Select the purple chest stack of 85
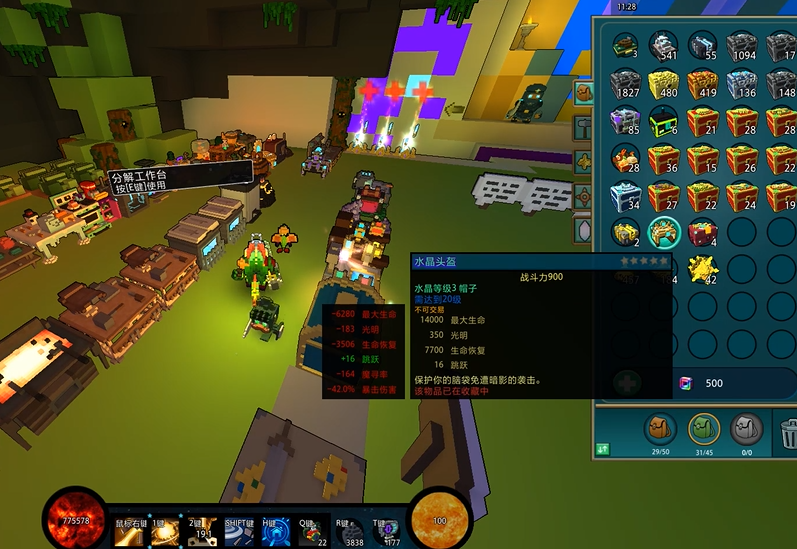The height and width of the screenshot is (549, 797). tap(625, 121)
